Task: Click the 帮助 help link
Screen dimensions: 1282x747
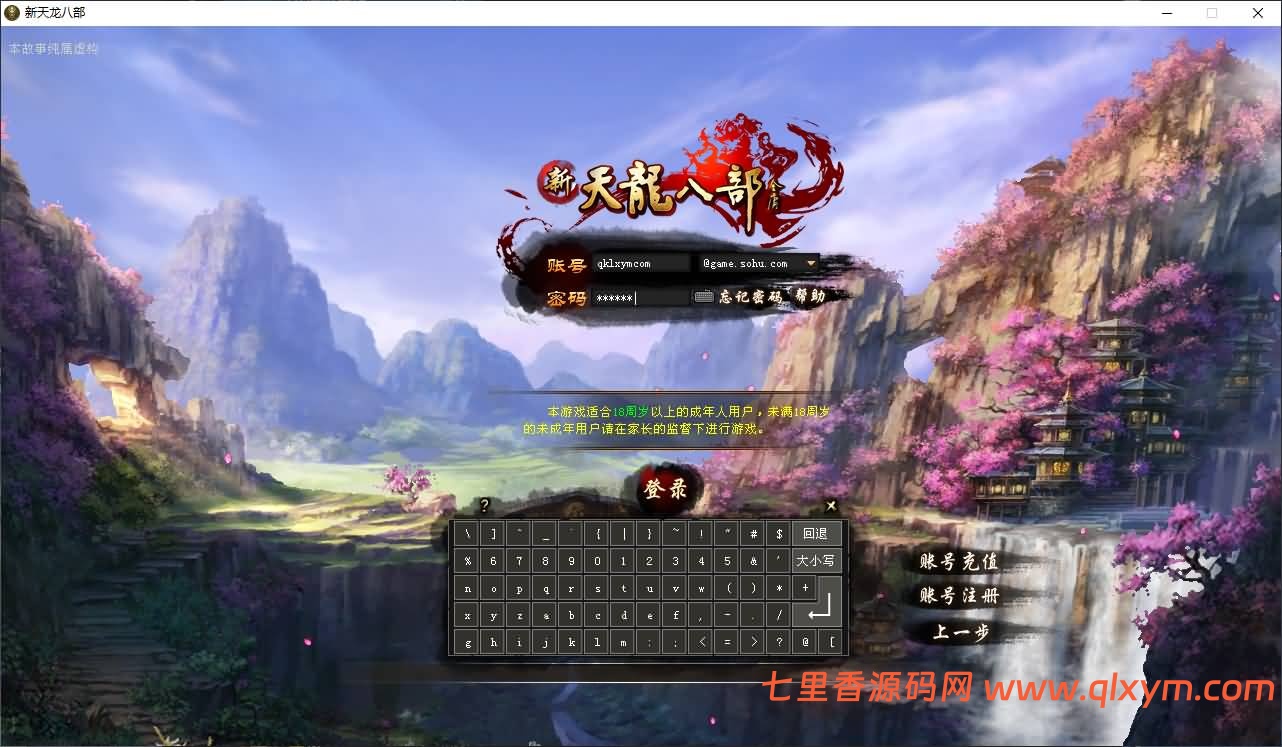Action: 812,296
